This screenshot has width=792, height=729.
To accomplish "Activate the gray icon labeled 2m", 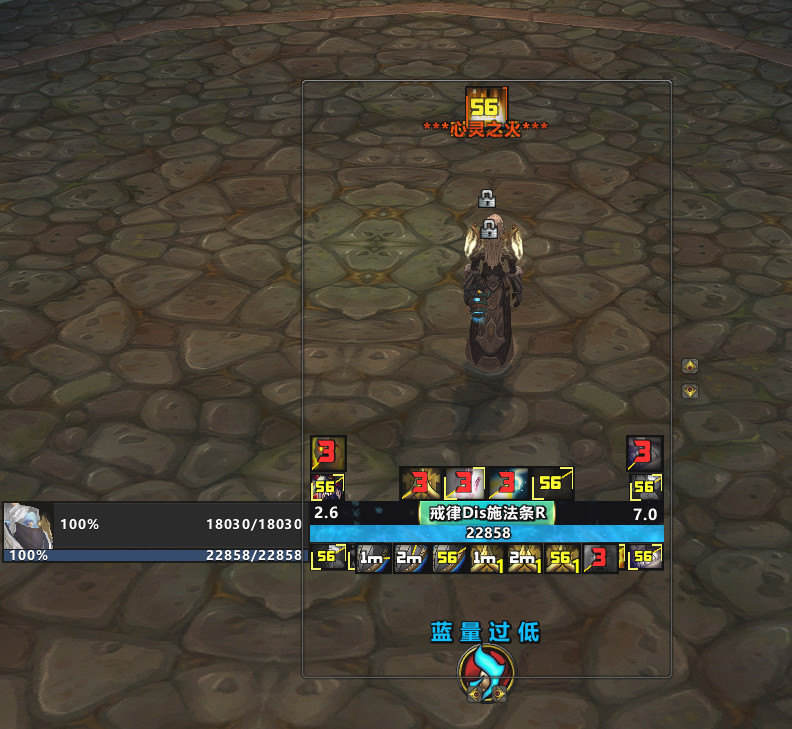I will click(x=409, y=559).
